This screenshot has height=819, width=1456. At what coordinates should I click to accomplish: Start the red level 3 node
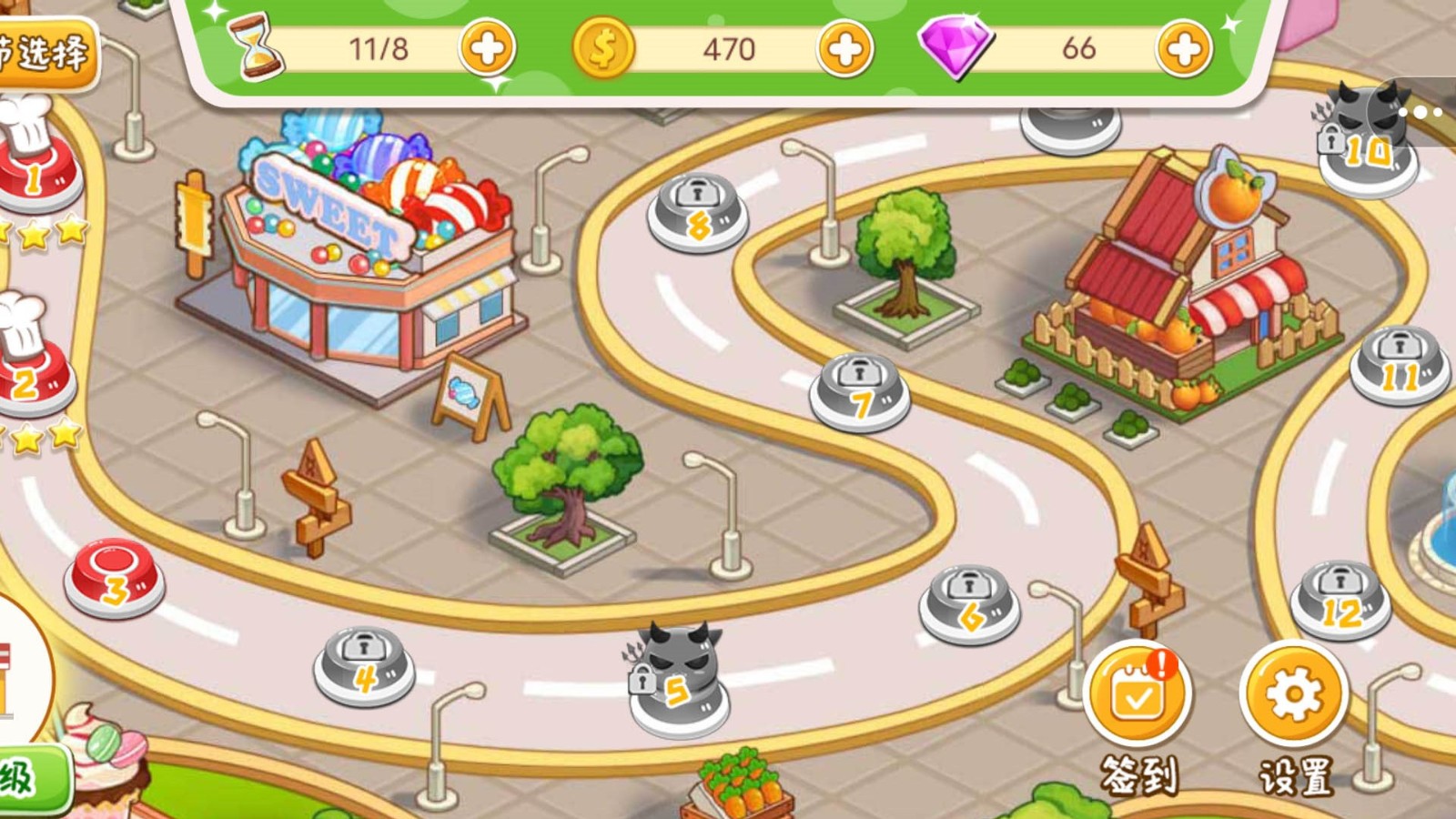[114, 578]
